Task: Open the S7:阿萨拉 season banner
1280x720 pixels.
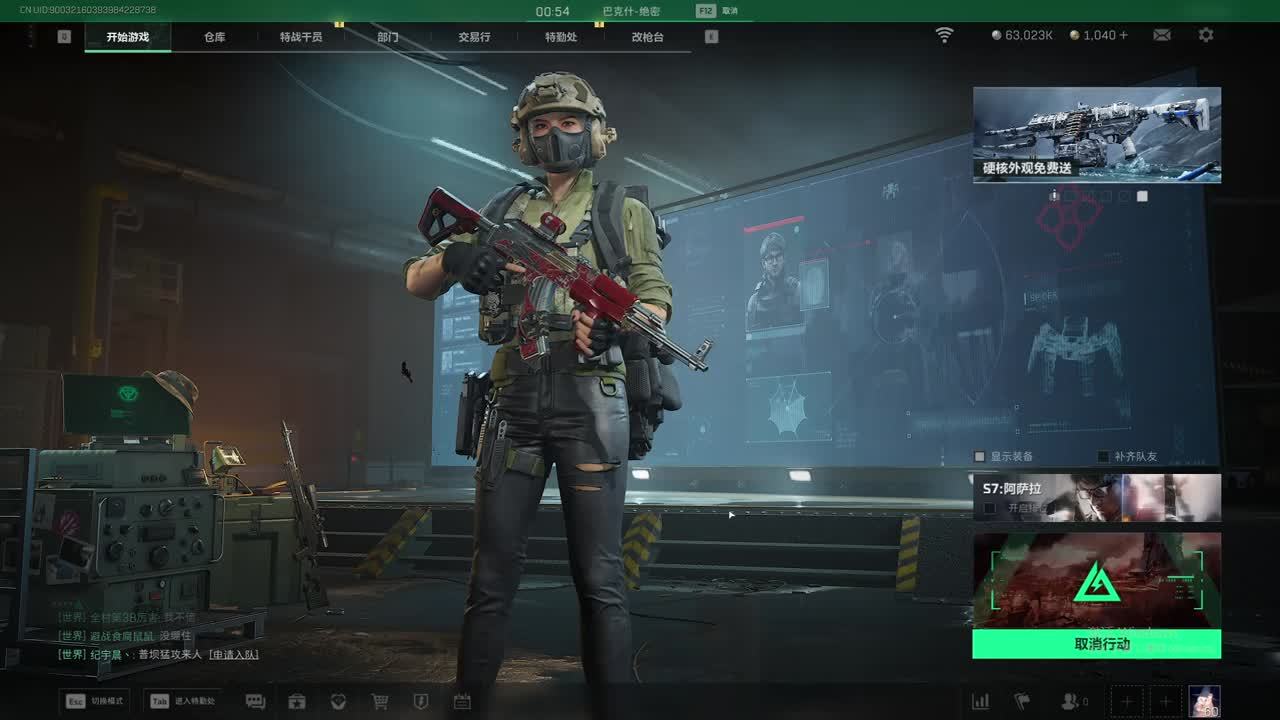Action: [x=1096, y=497]
